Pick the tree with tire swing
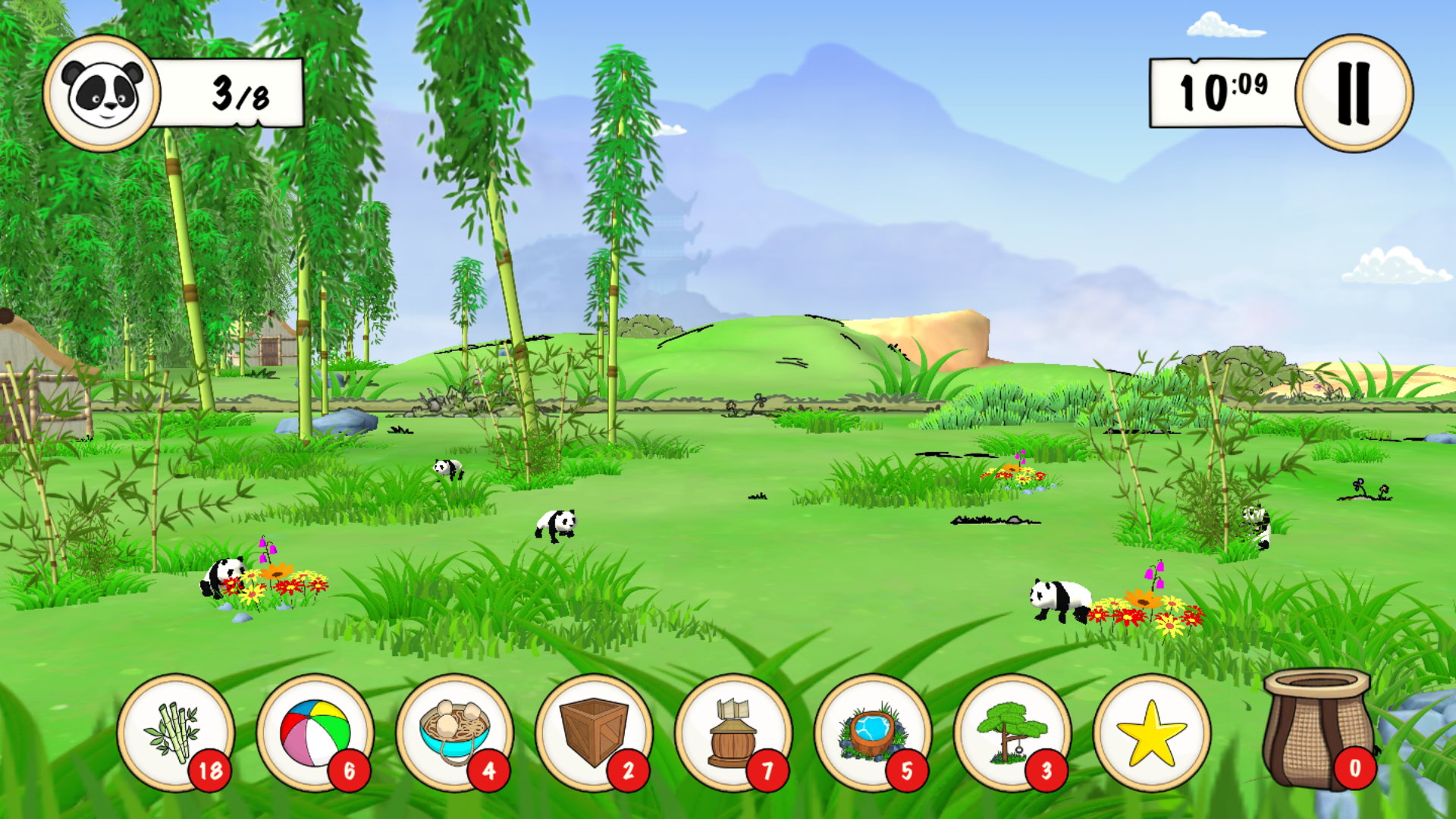The width and height of the screenshot is (1456, 819). [x=1012, y=733]
